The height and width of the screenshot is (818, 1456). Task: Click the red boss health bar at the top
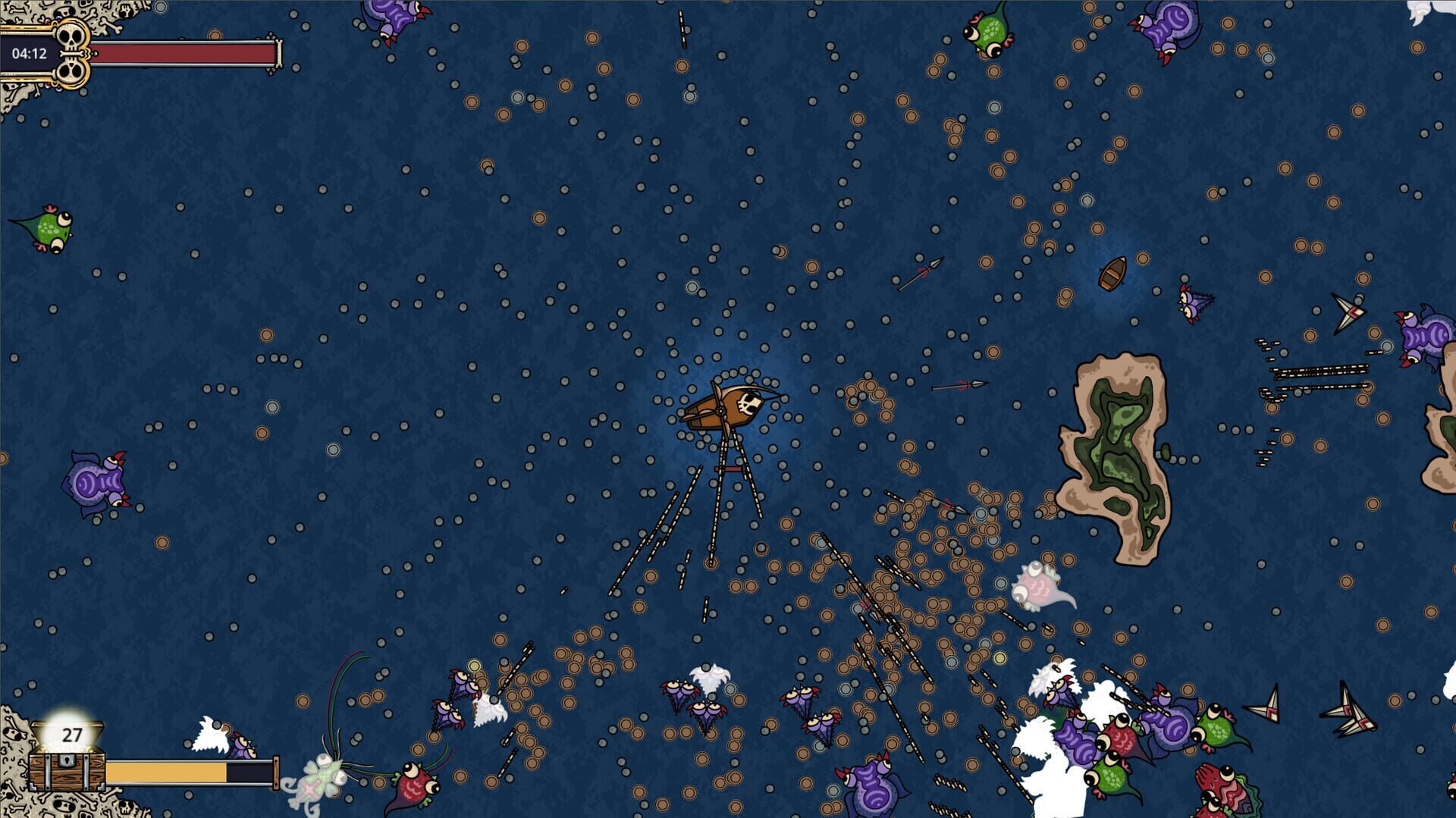[190, 53]
